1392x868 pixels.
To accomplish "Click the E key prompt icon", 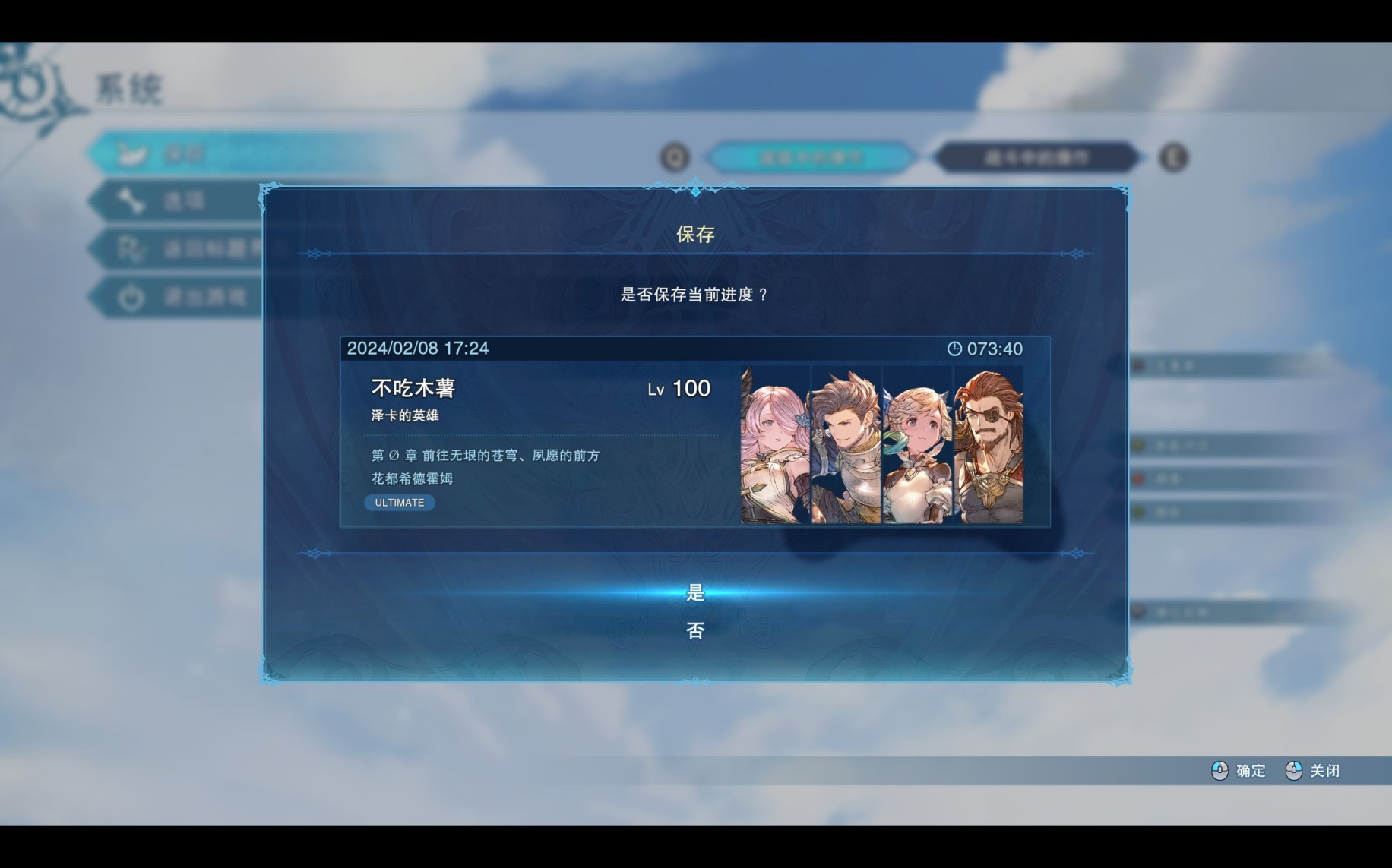I will pyautogui.click(x=1174, y=157).
